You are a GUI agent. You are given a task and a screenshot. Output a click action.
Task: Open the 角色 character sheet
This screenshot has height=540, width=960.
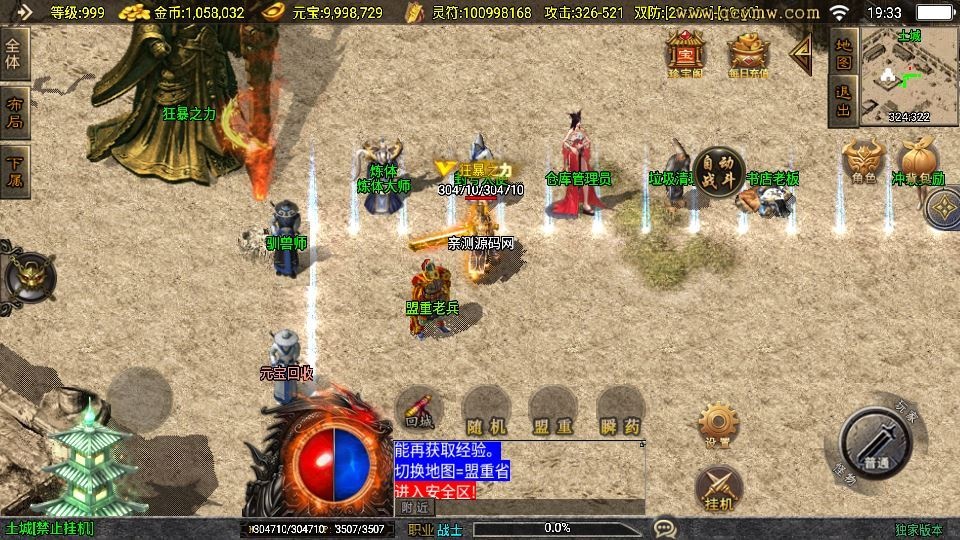[864, 162]
